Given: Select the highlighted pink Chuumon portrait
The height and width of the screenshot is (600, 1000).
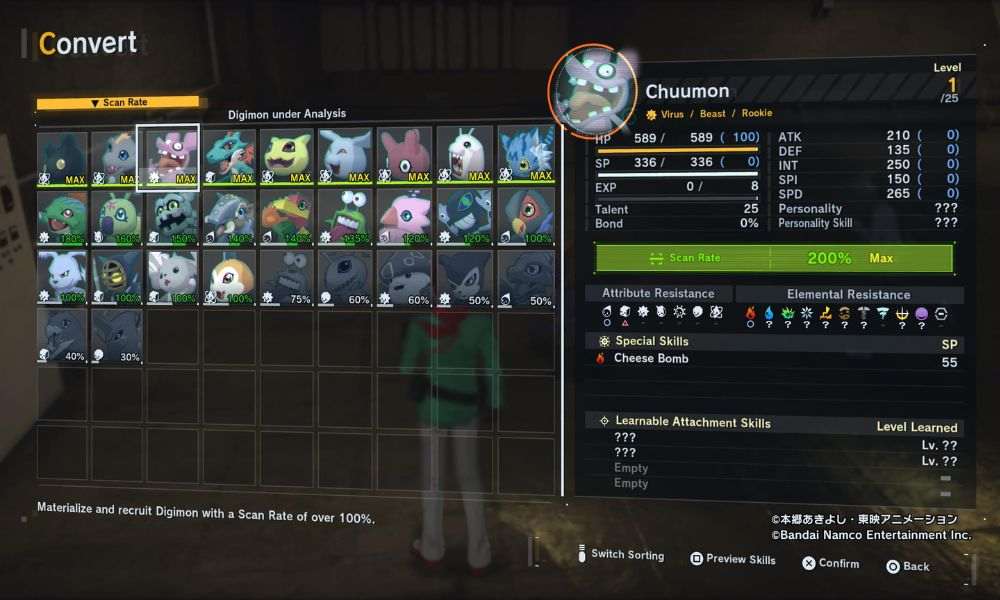Looking at the screenshot, I should [x=167, y=157].
